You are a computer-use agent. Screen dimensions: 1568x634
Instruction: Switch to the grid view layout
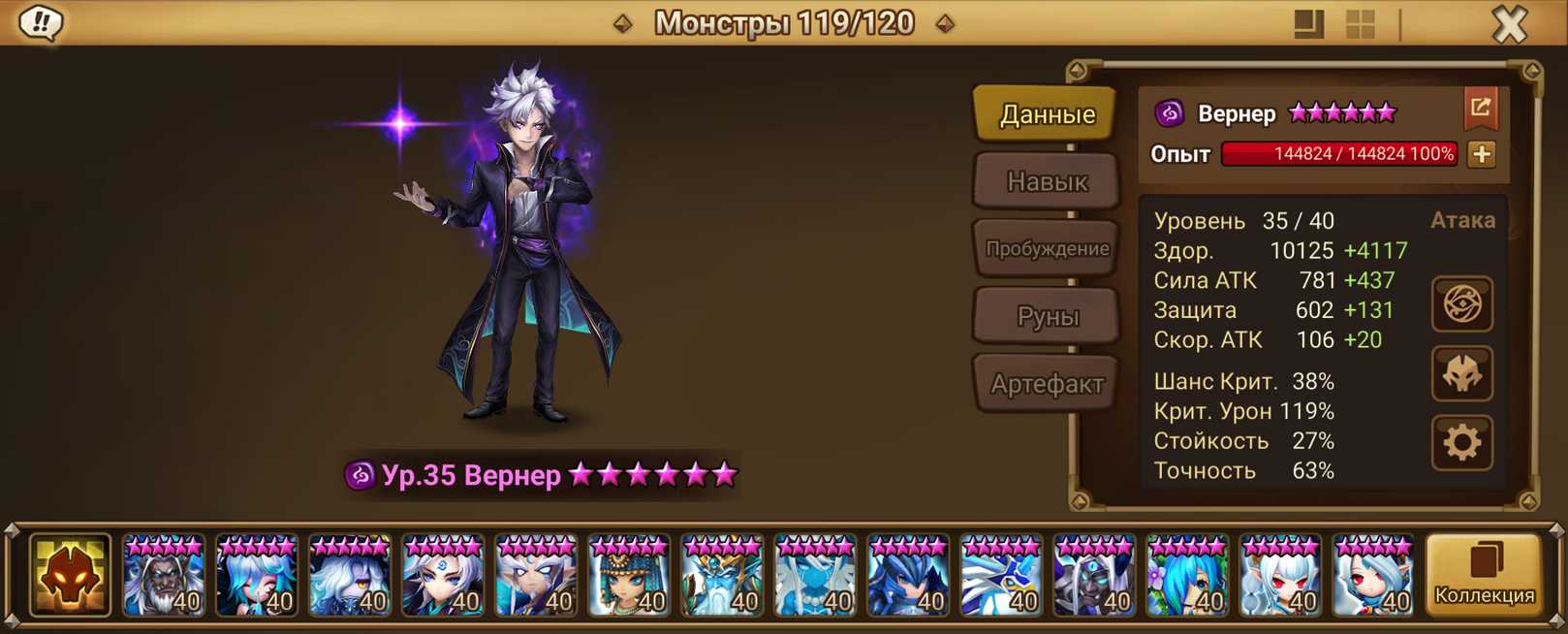click(x=1361, y=24)
